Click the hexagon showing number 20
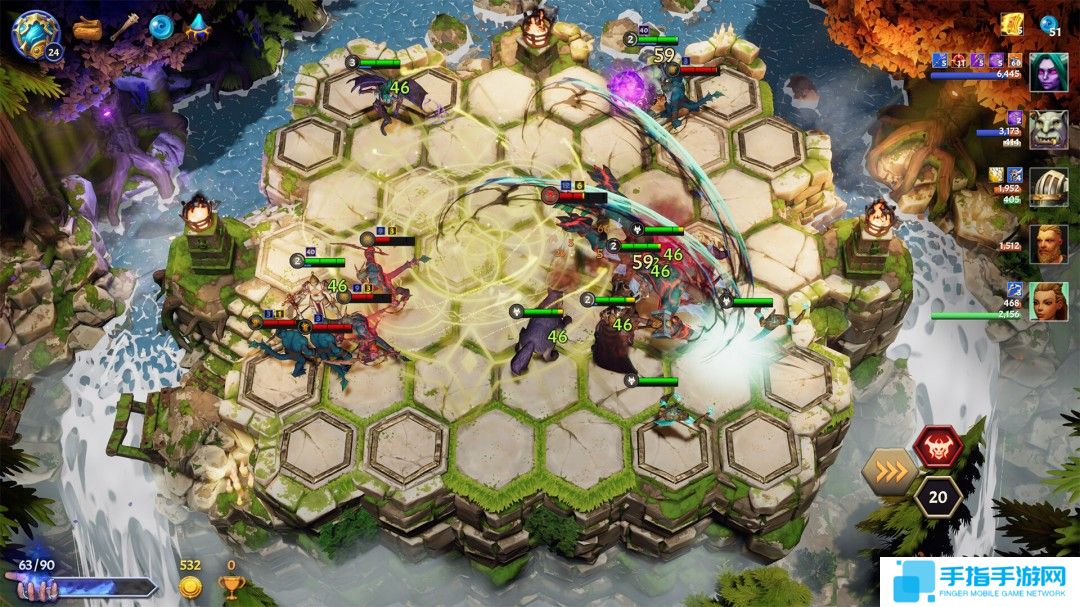Viewport: 1080px width, 607px height. [938, 497]
